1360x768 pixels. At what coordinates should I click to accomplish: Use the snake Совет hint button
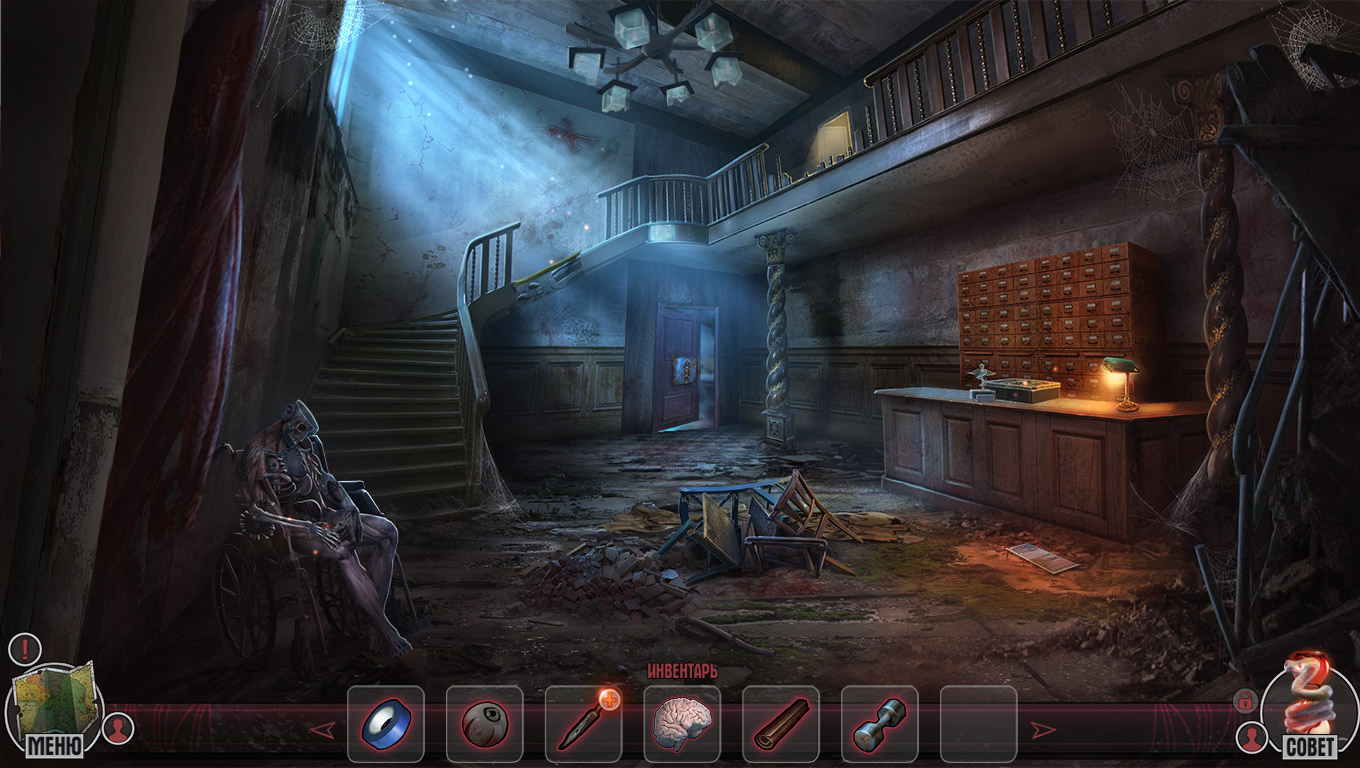(x=1308, y=700)
